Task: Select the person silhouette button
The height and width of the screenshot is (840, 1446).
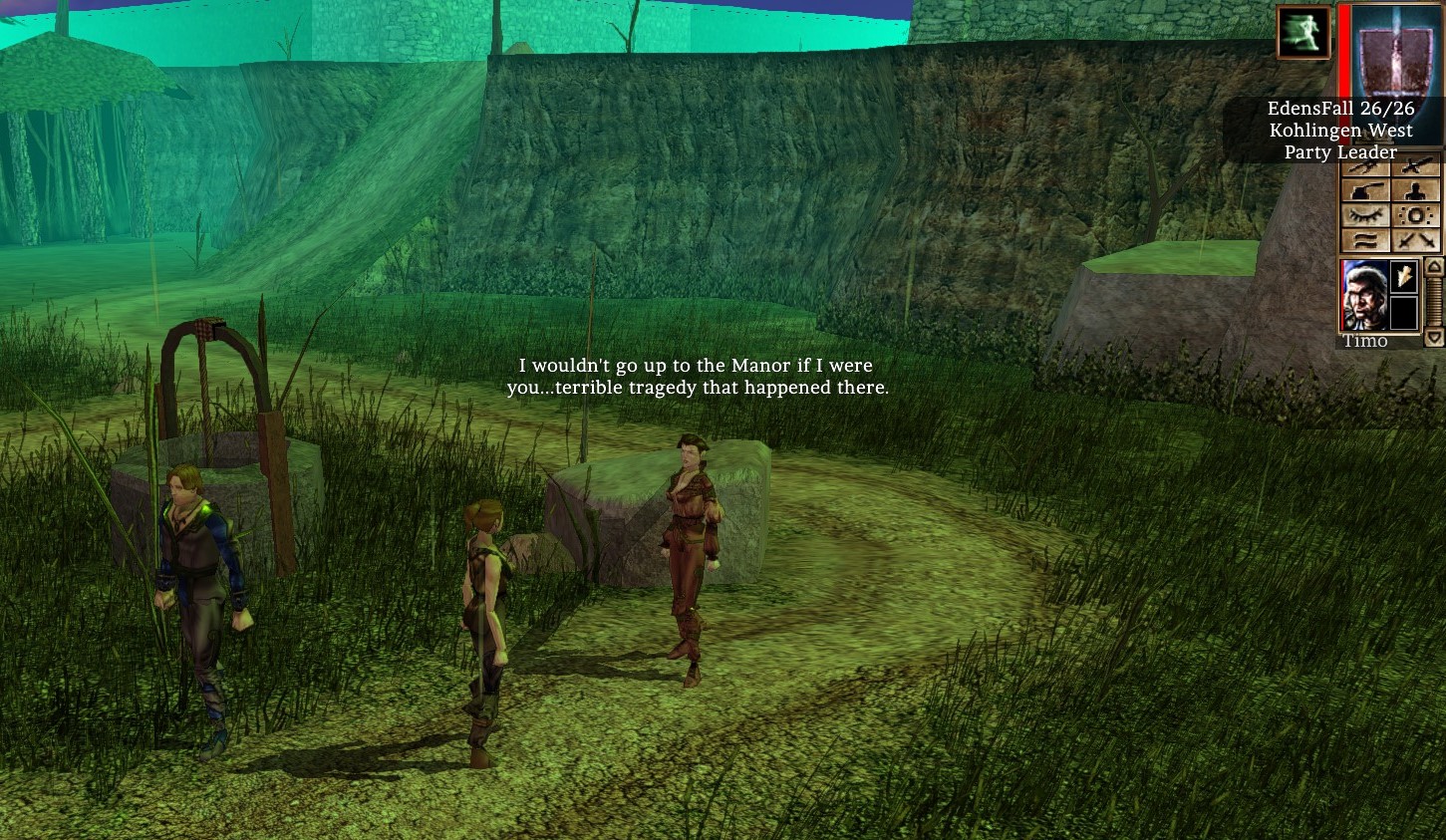Action: click(x=1416, y=190)
